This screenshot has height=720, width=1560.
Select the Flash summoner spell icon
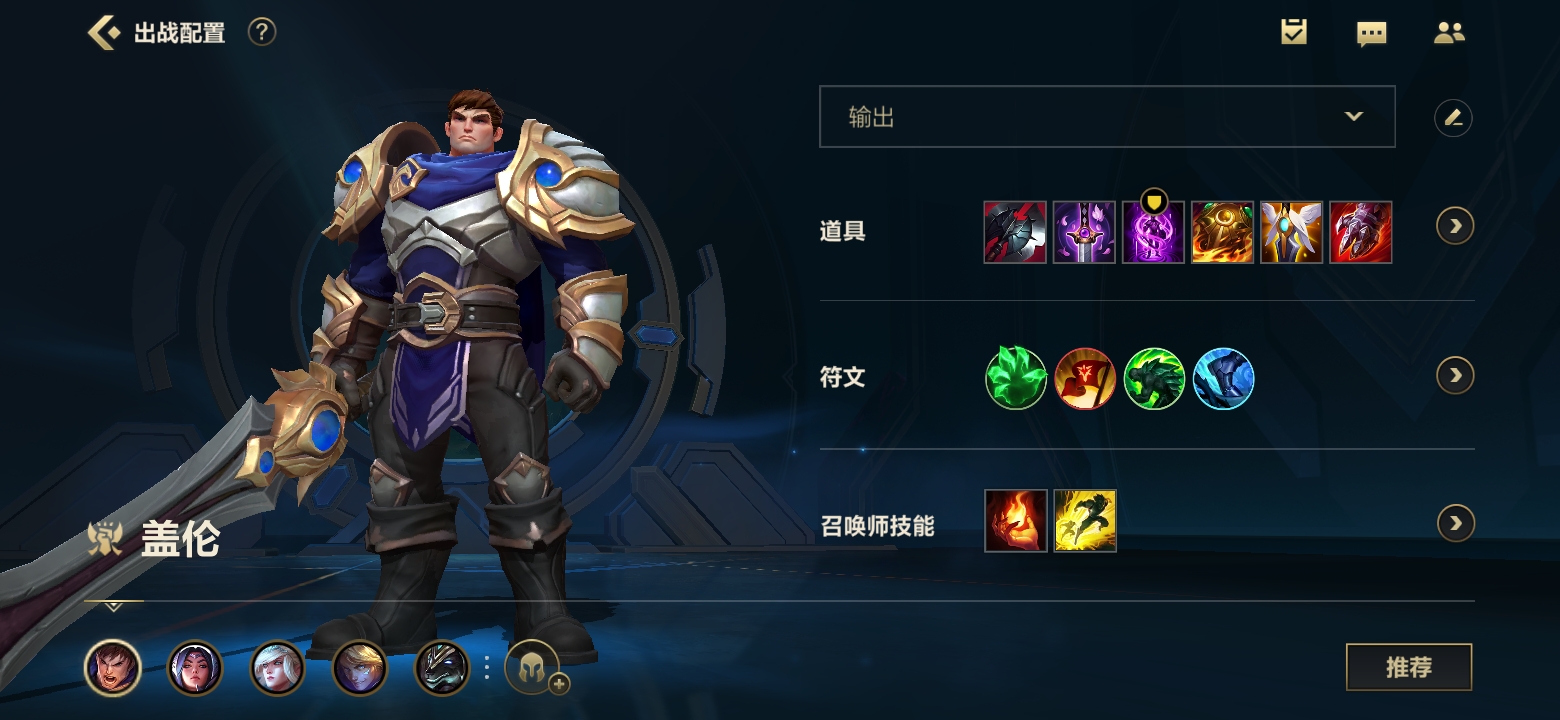coord(1085,521)
